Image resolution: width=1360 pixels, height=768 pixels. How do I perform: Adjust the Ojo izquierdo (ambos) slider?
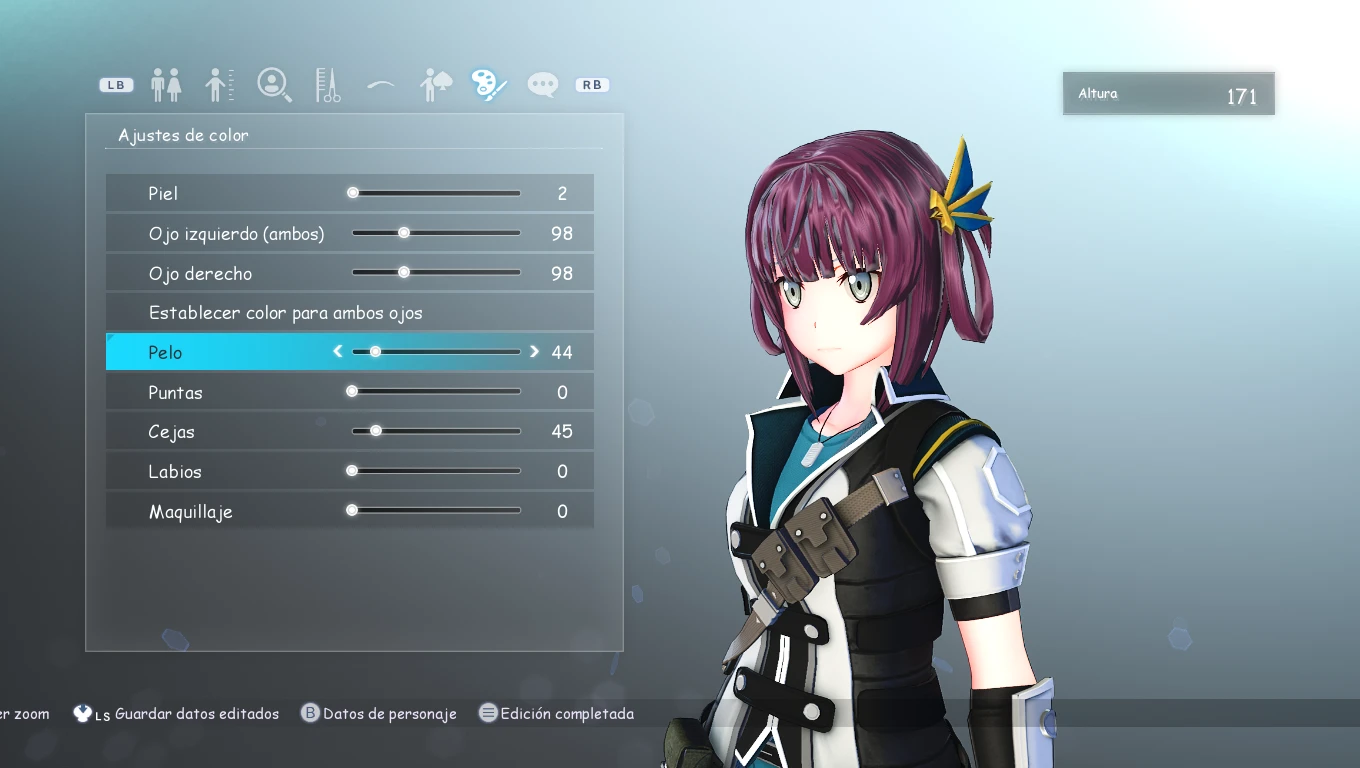pyautogui.click(x=436, y=233)
